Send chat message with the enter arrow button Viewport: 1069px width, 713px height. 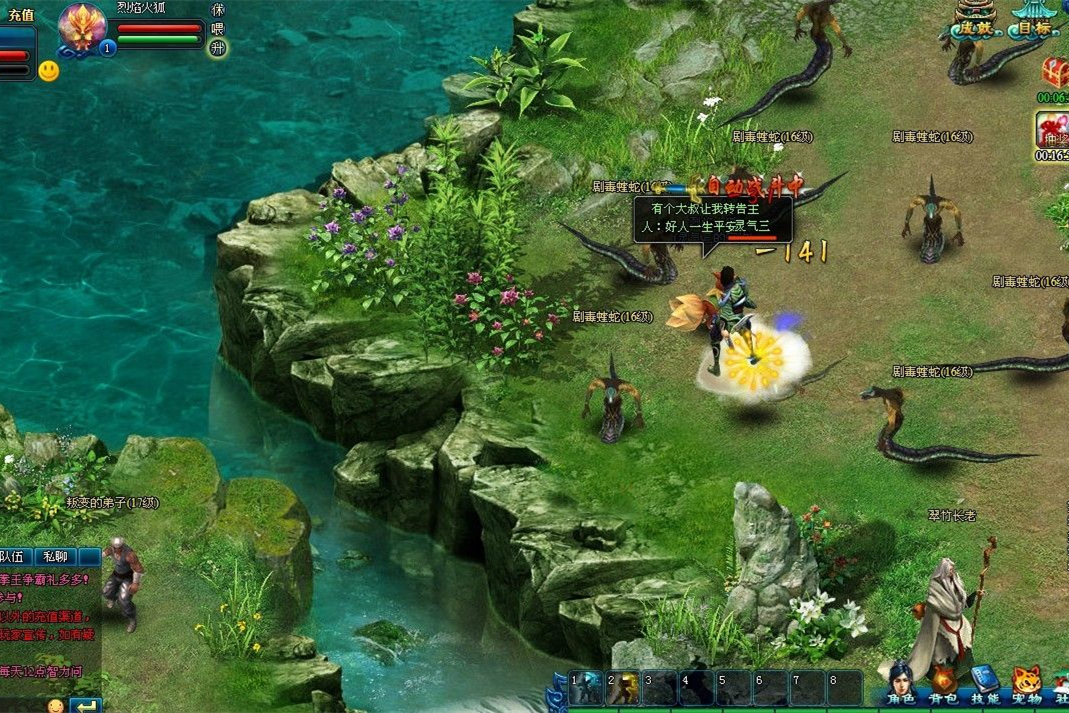tap(86, 706)
